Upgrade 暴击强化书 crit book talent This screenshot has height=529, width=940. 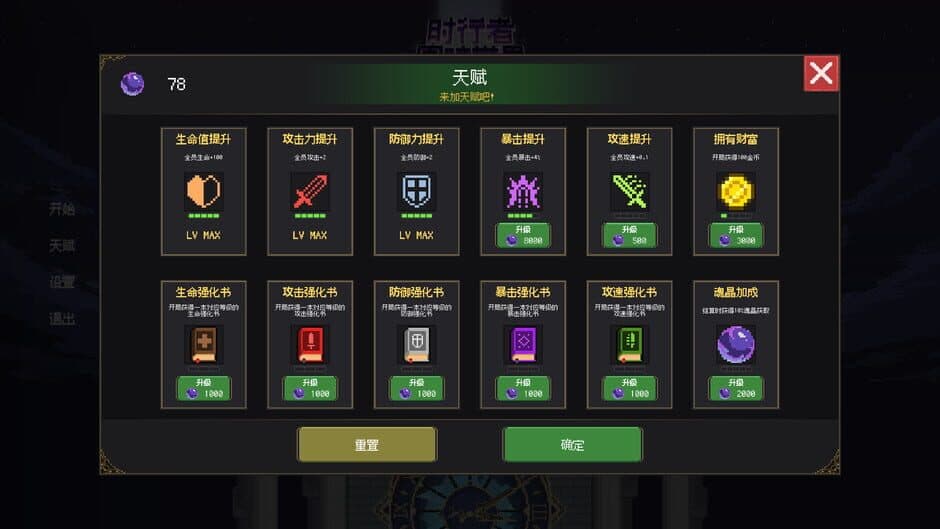coord(522,388)
